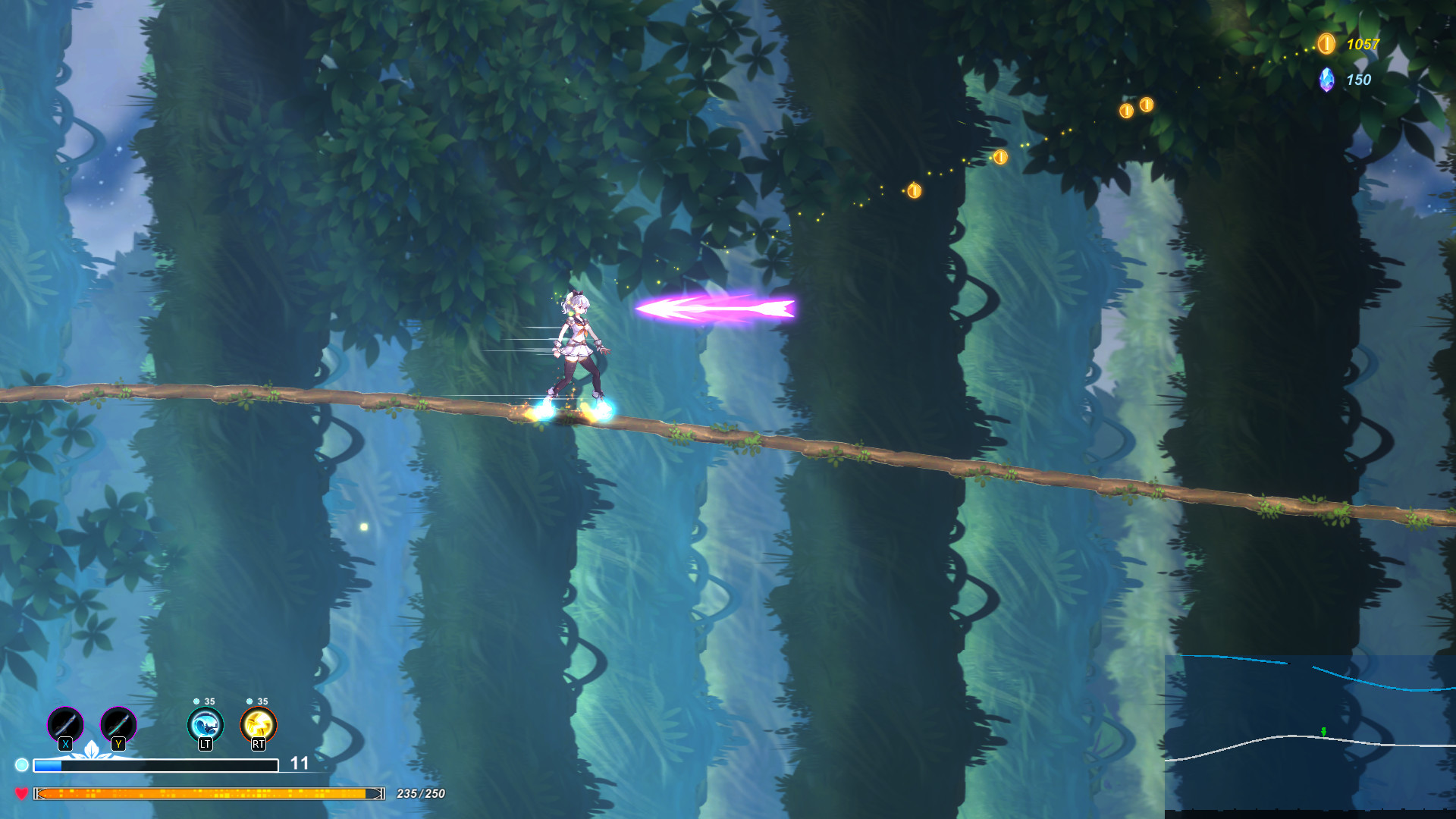Click the Y key prompt label
Screen dimensions: 1456x819
118,746
